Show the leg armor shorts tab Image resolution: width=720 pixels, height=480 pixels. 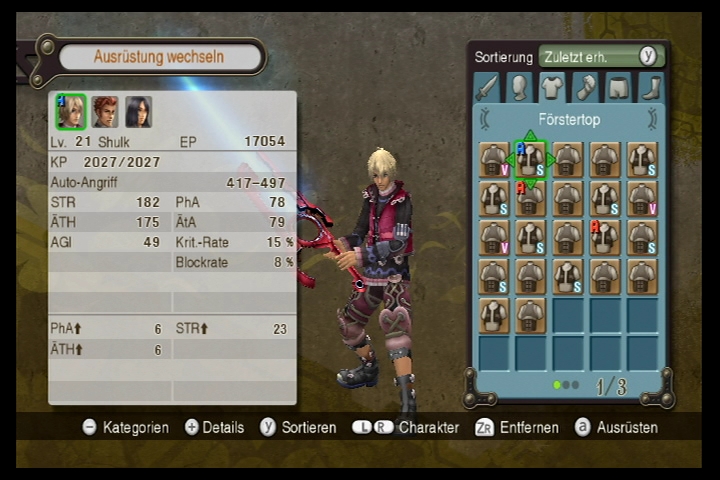coord(618,88)
